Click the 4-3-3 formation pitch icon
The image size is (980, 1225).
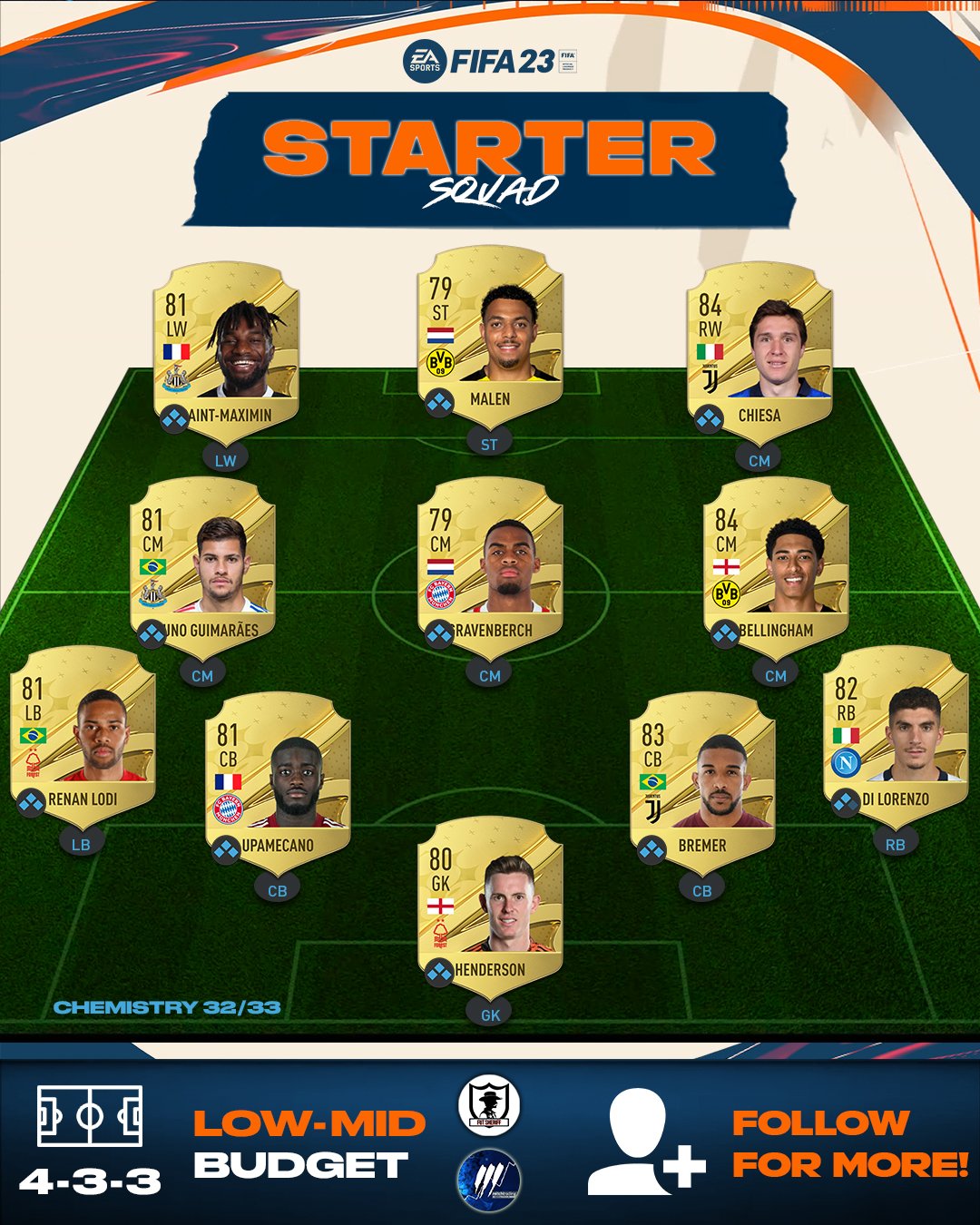[90, 1115]
